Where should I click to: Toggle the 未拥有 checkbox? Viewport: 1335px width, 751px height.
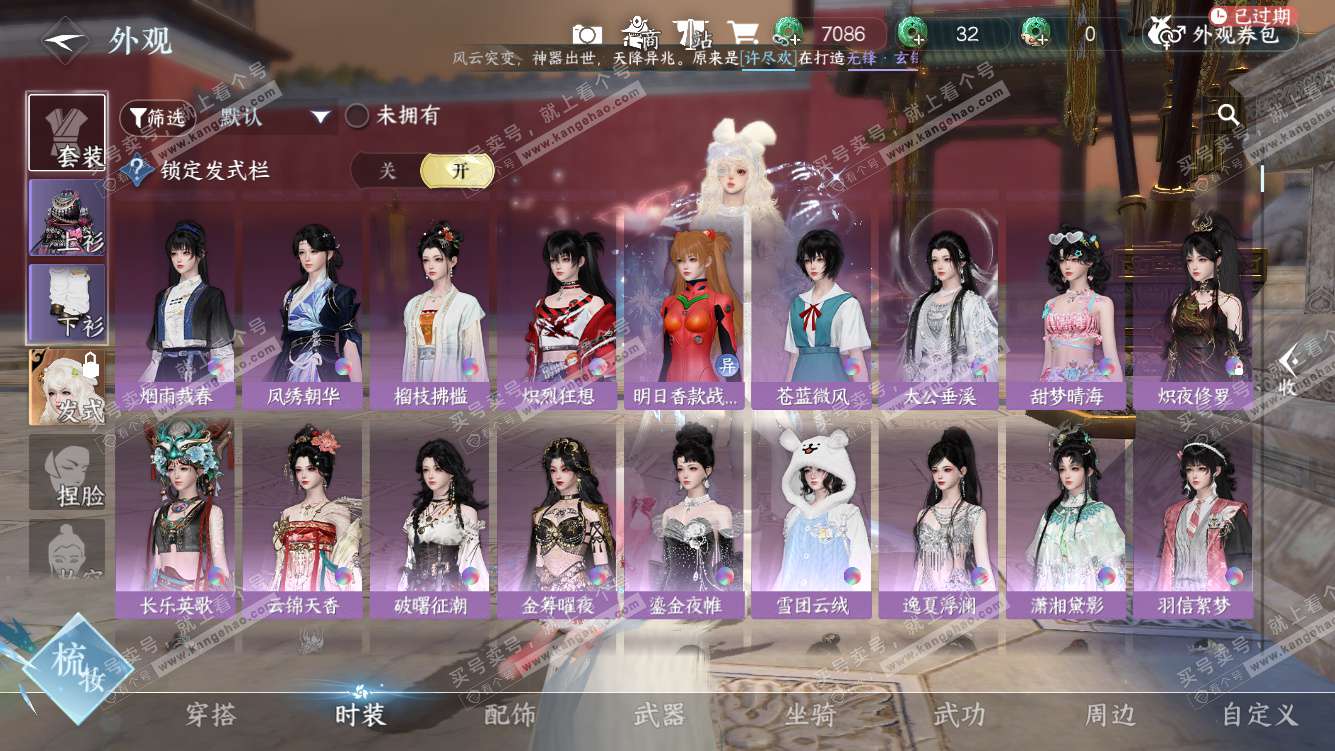[358, 116]
